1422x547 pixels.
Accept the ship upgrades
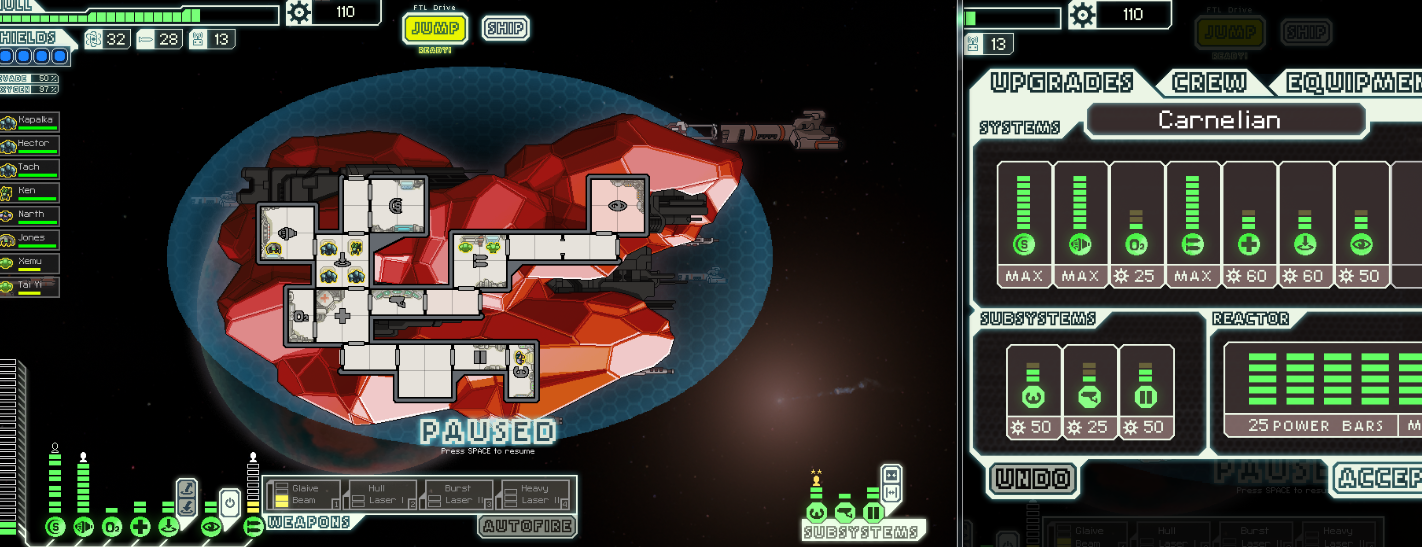point(1382,479)
